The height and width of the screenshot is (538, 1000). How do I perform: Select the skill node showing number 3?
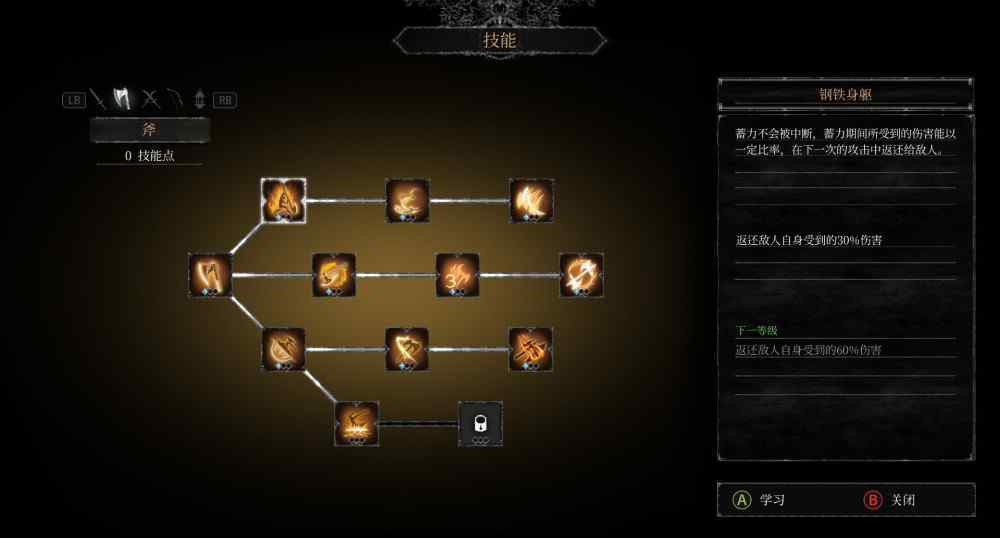pyautogui.click(x=457, y=274)
